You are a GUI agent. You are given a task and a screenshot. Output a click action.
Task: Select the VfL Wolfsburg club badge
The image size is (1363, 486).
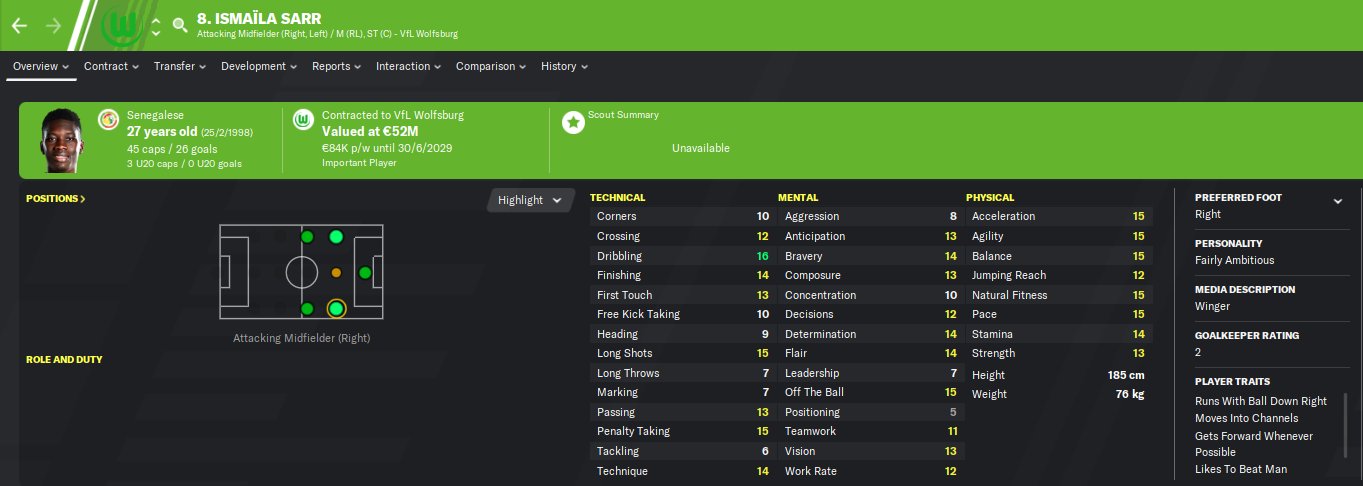[118, 25]
